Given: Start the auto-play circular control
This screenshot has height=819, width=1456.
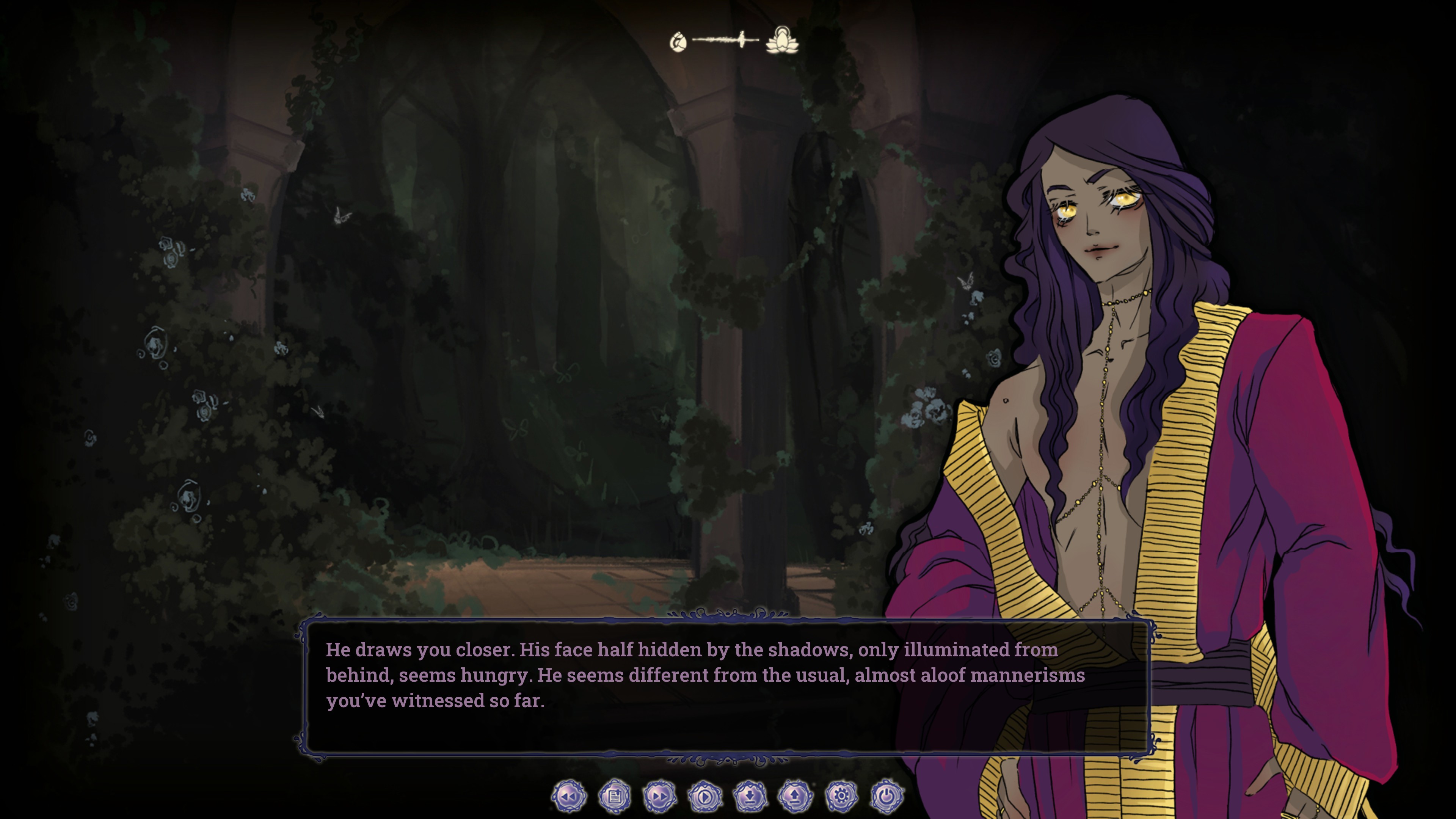Looking at the screenshot, I should point(708,797).
